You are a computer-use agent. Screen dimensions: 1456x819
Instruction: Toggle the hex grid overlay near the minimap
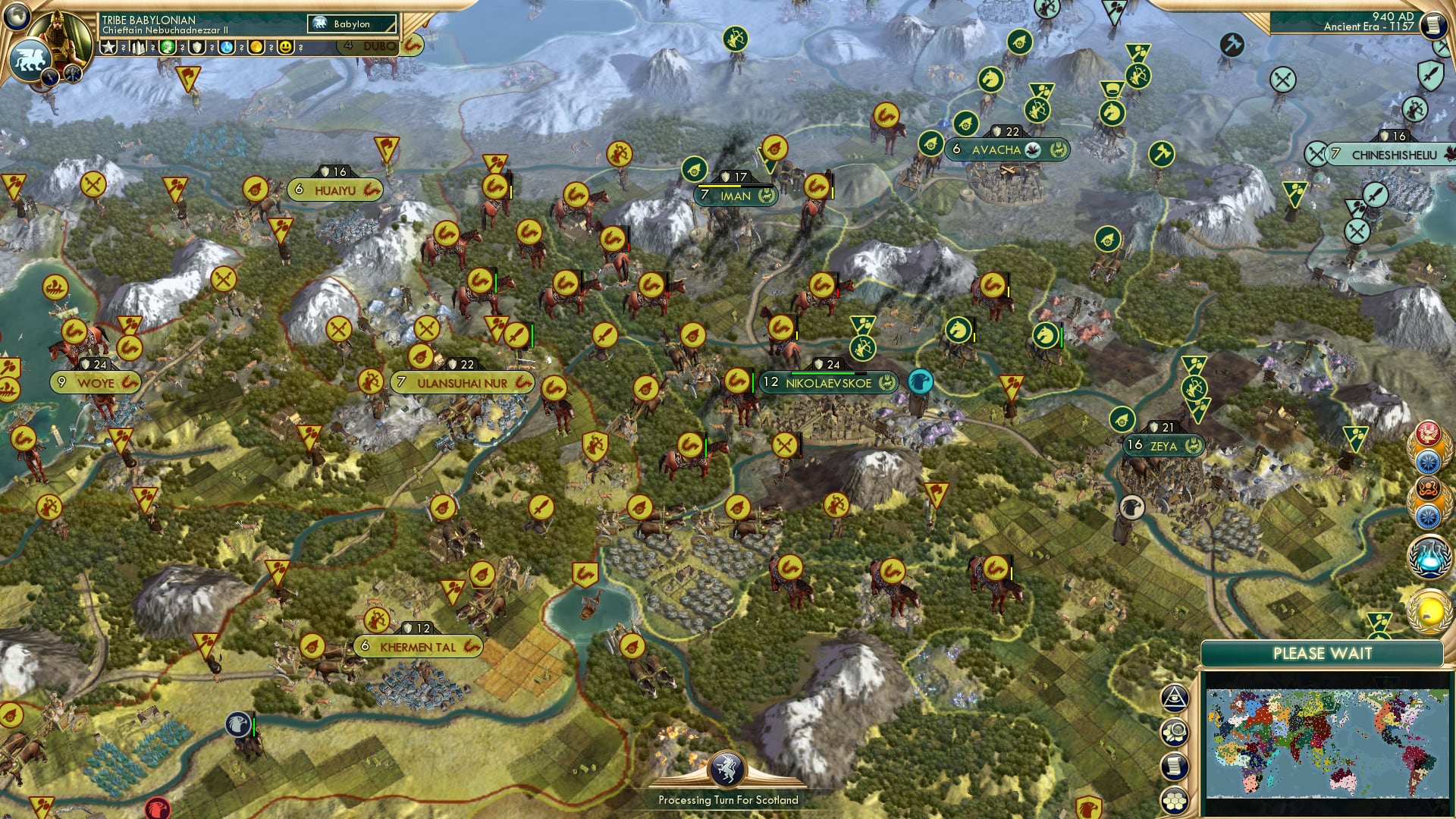(1175, 800)
